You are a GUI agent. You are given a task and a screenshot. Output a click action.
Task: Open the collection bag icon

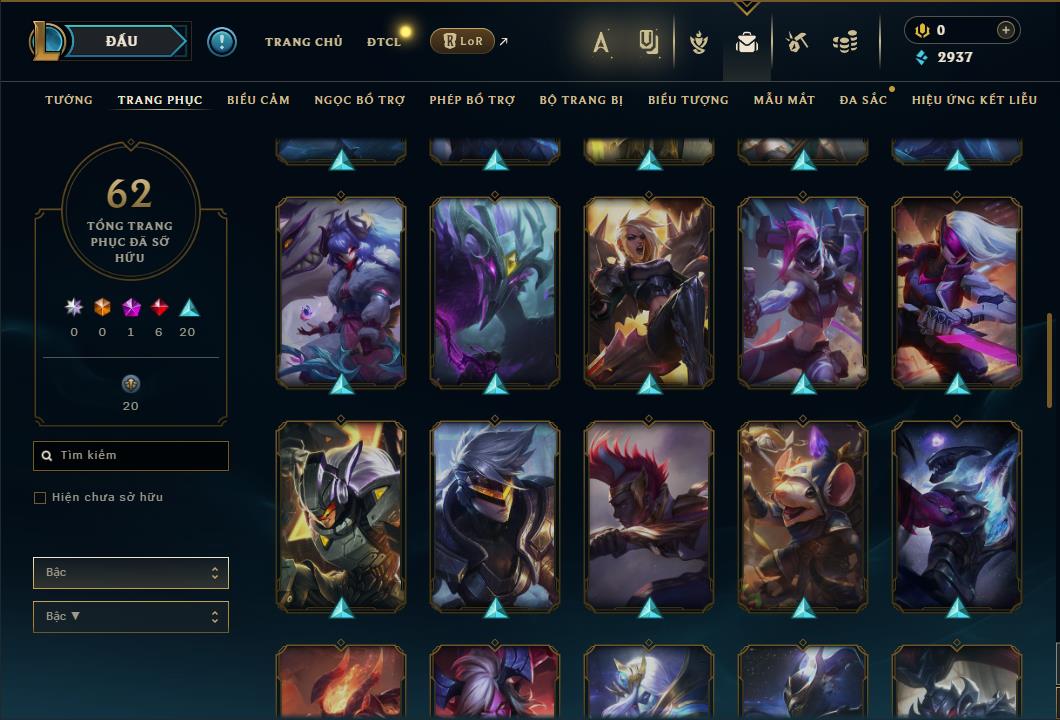746,42
